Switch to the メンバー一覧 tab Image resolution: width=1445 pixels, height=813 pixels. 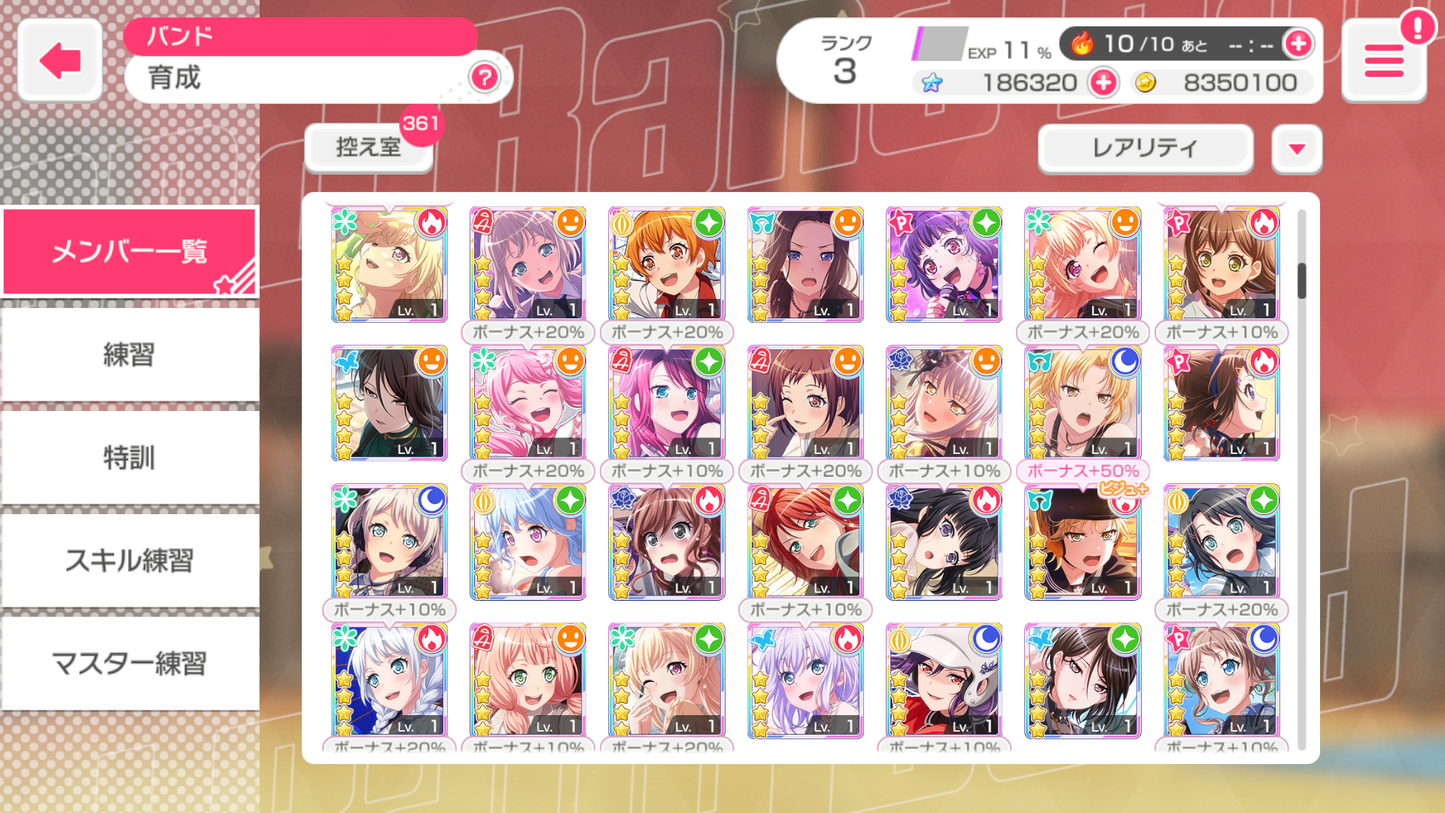pos(129,251)
